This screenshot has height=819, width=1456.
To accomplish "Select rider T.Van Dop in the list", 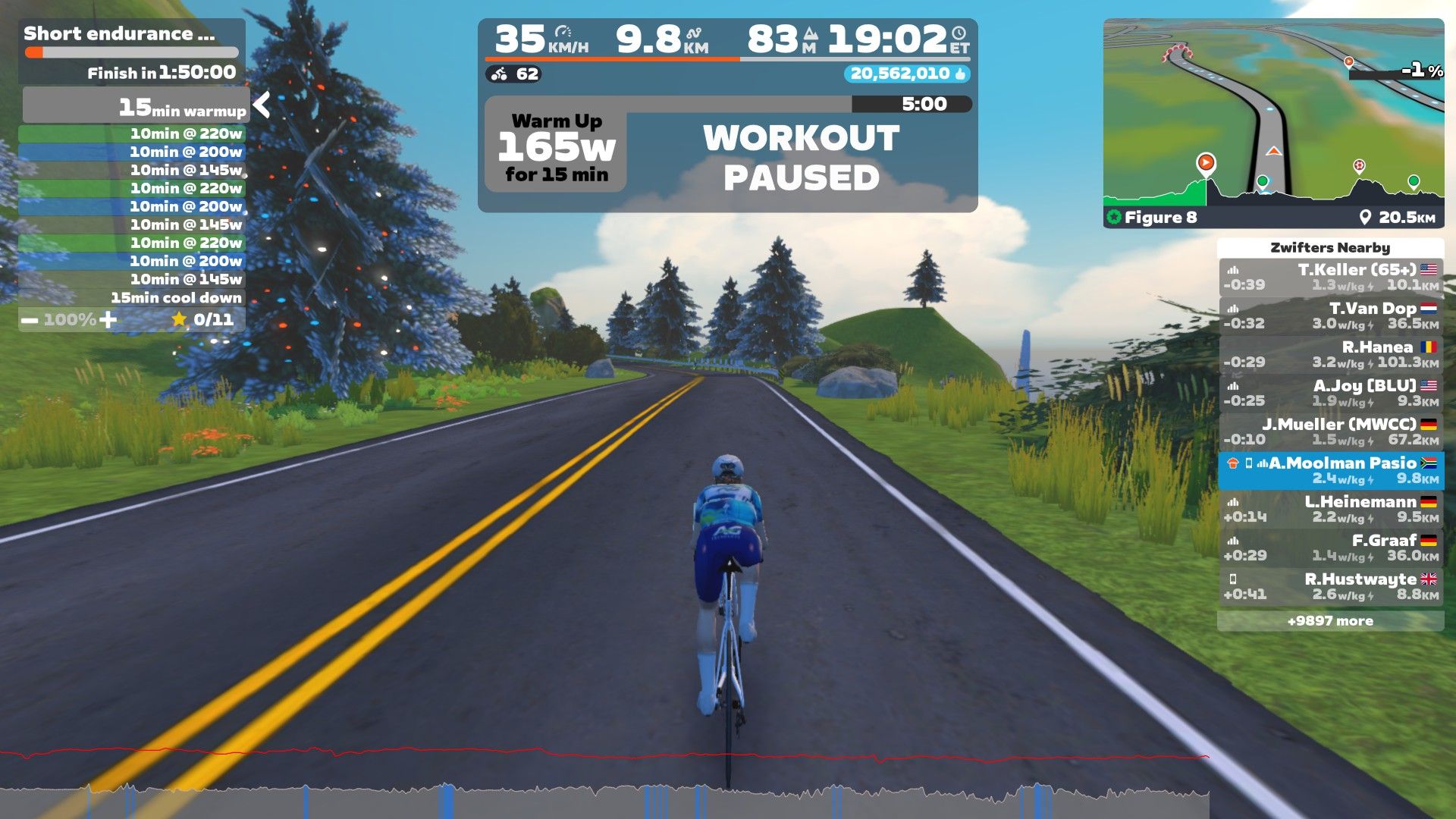I will (1330, 316).
